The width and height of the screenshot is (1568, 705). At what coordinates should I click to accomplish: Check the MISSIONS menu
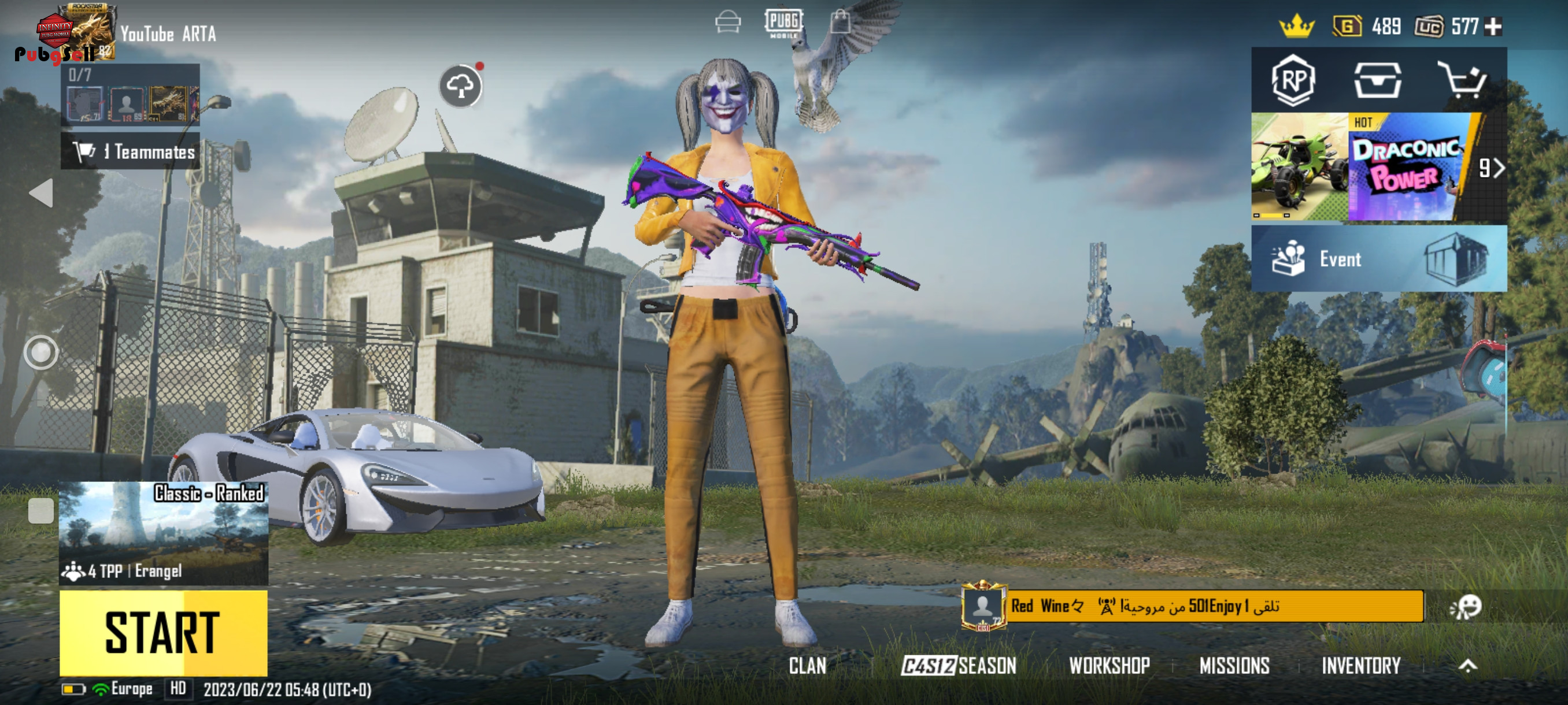click(1234, 666)
